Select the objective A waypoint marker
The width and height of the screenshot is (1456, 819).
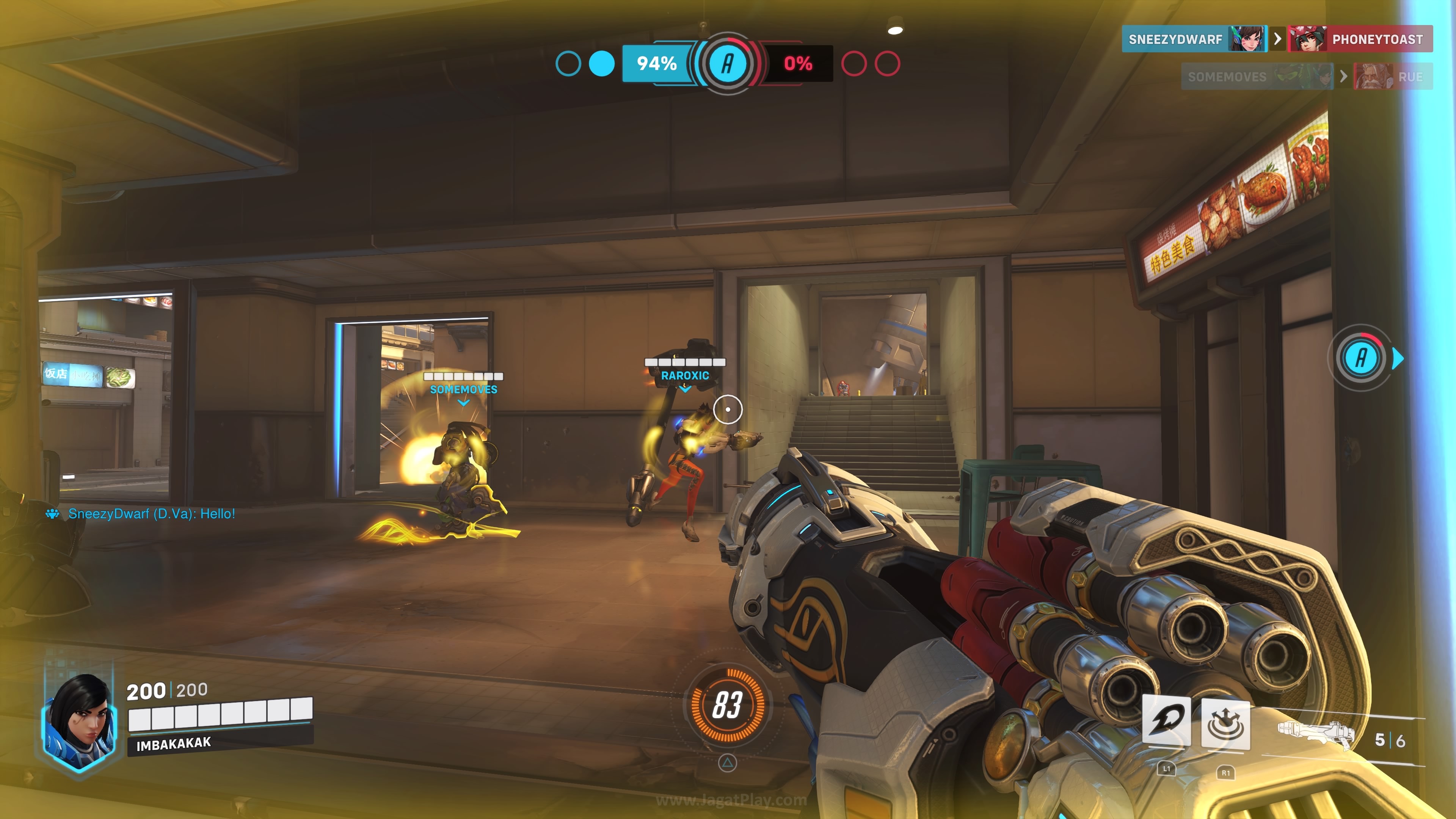point(1362,358)
